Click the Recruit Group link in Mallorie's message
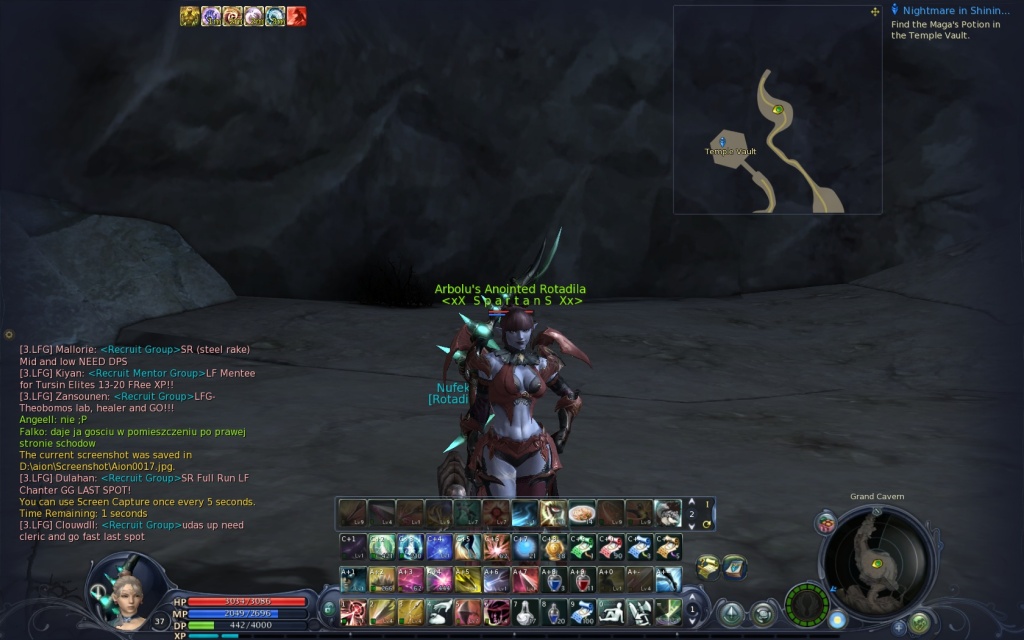 click(139, 350)
